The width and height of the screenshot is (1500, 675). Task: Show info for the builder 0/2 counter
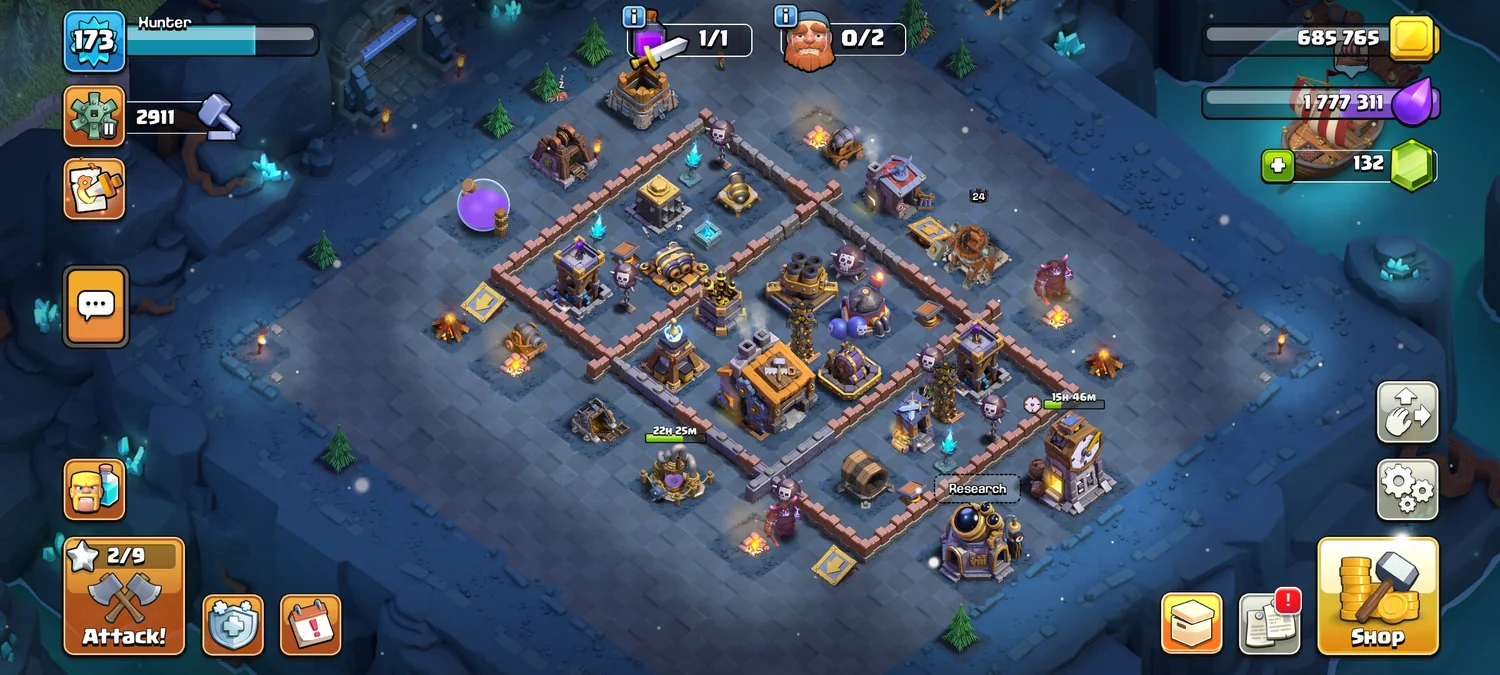(785, 17)
